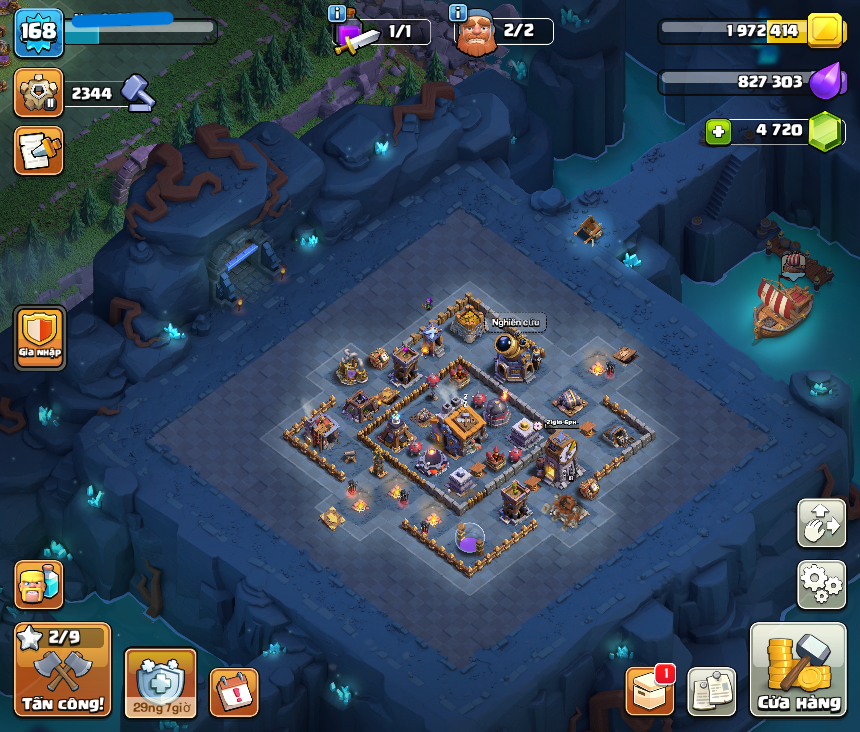Click the Gia nhập clan shield button
Screen dimensions: 860x732
click(x=40, y=337)
